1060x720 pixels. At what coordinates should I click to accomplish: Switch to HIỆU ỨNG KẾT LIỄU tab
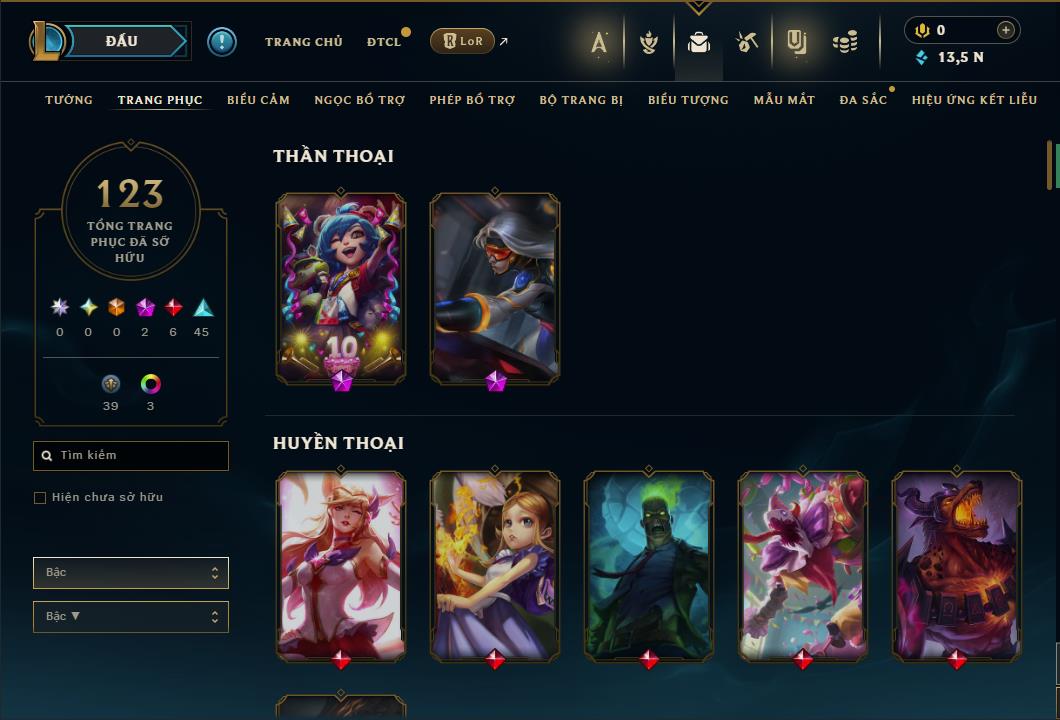pyautogui.click(x=974, y=100)
